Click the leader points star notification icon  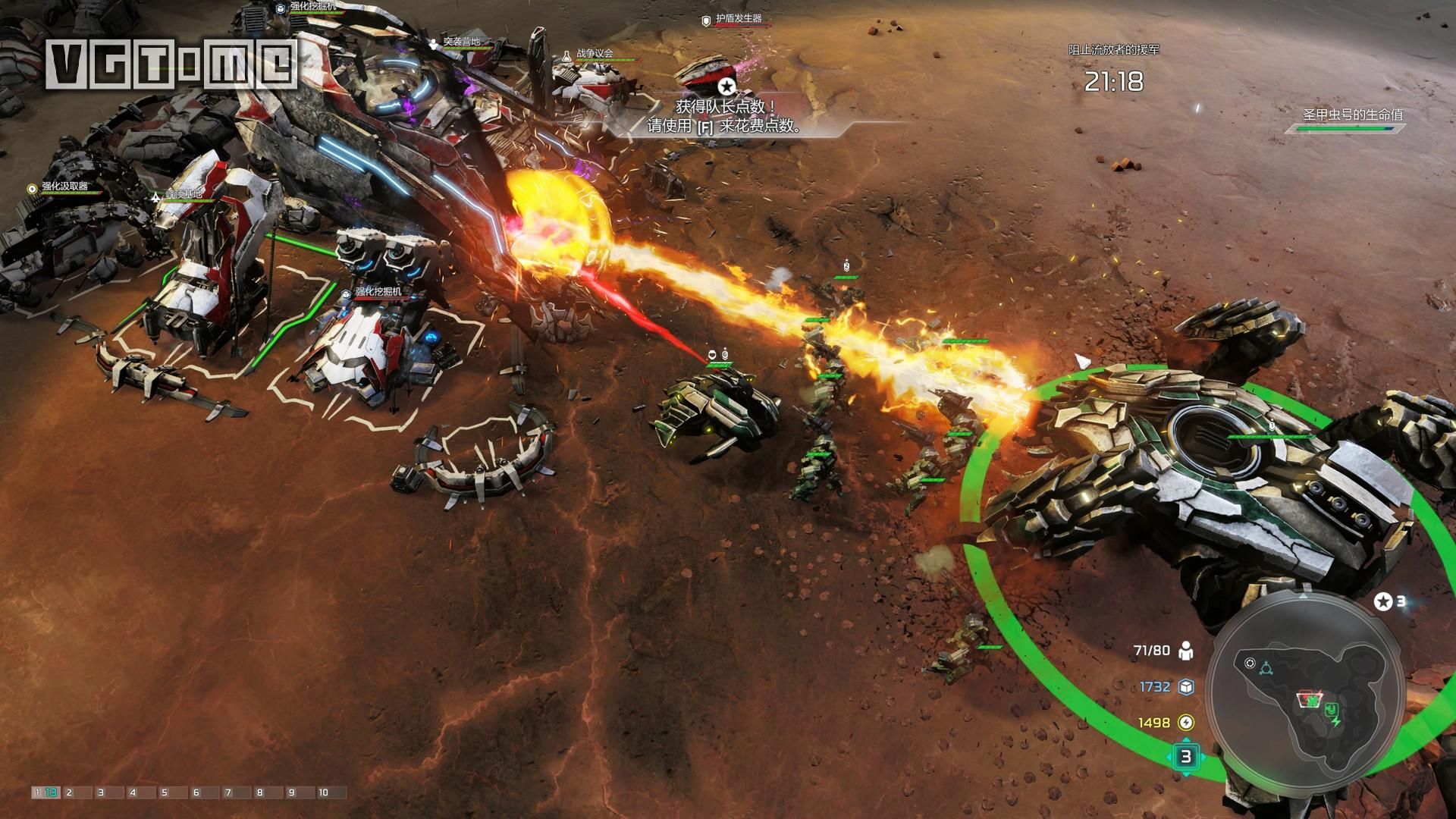727,86
